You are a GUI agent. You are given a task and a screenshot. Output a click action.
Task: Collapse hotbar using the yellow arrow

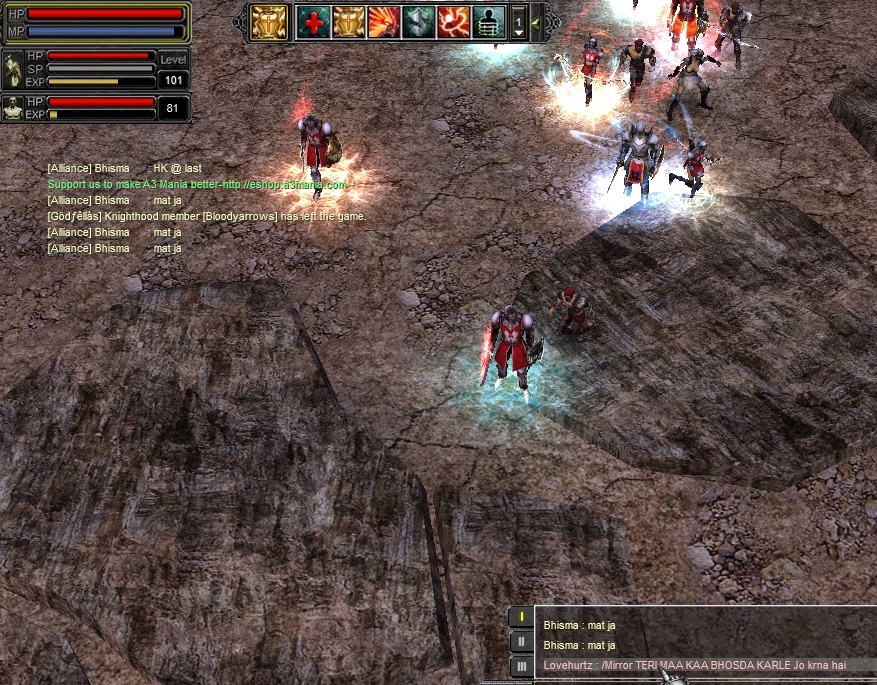click(x=536, y=21)
